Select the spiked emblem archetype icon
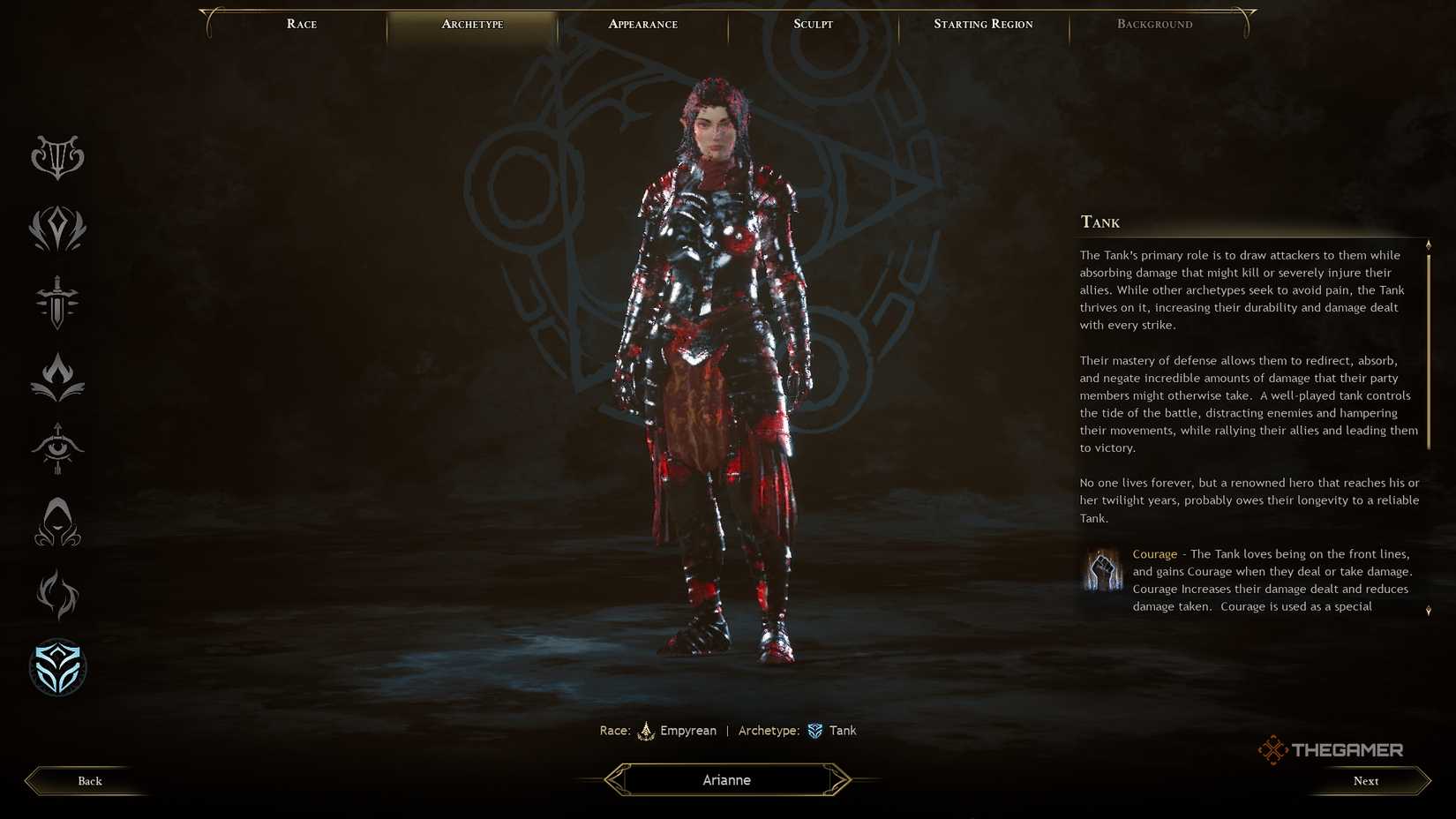This screenshot has height=819, width=1456. (56, 229)
